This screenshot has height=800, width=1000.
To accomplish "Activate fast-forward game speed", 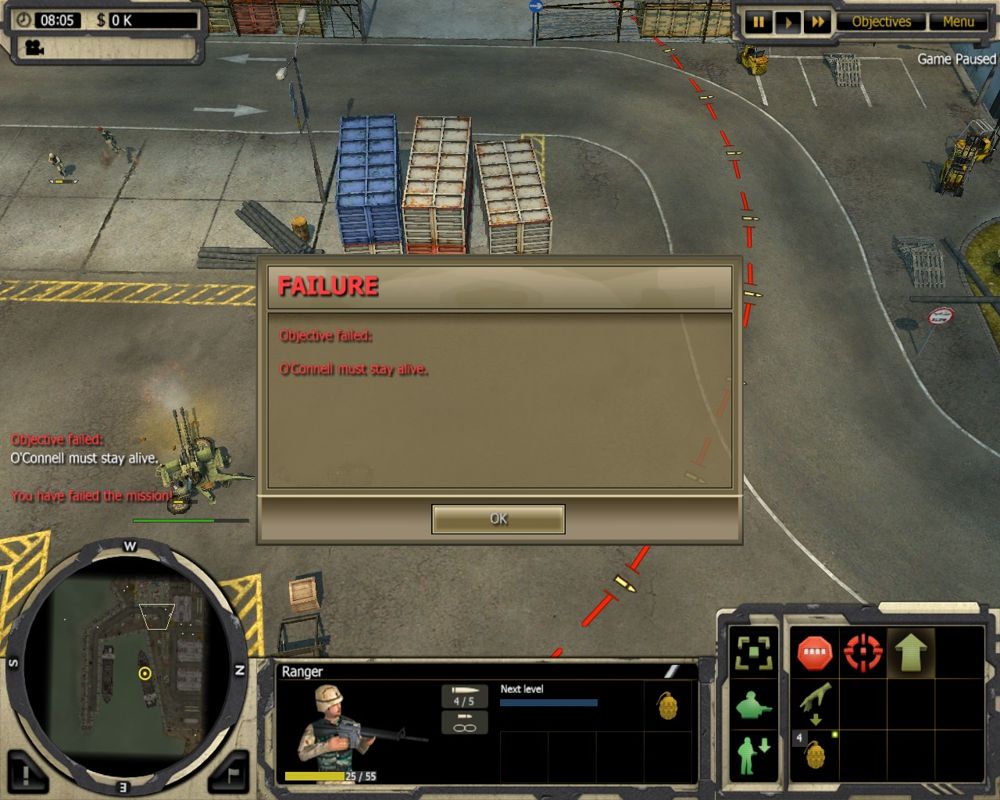I will coord(818,22).
